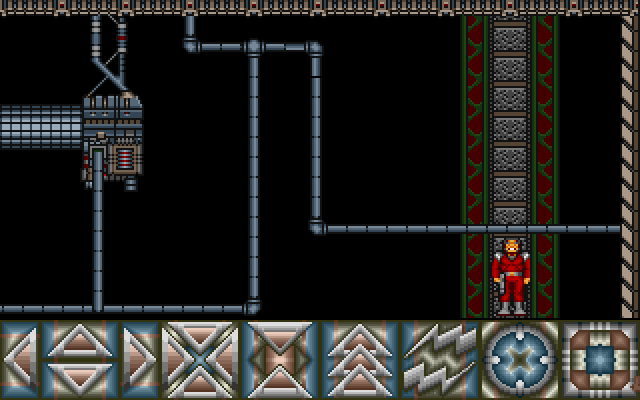640x400 pixels.
Task: Select the circular cross emblem icon
Action: (520, 358)
